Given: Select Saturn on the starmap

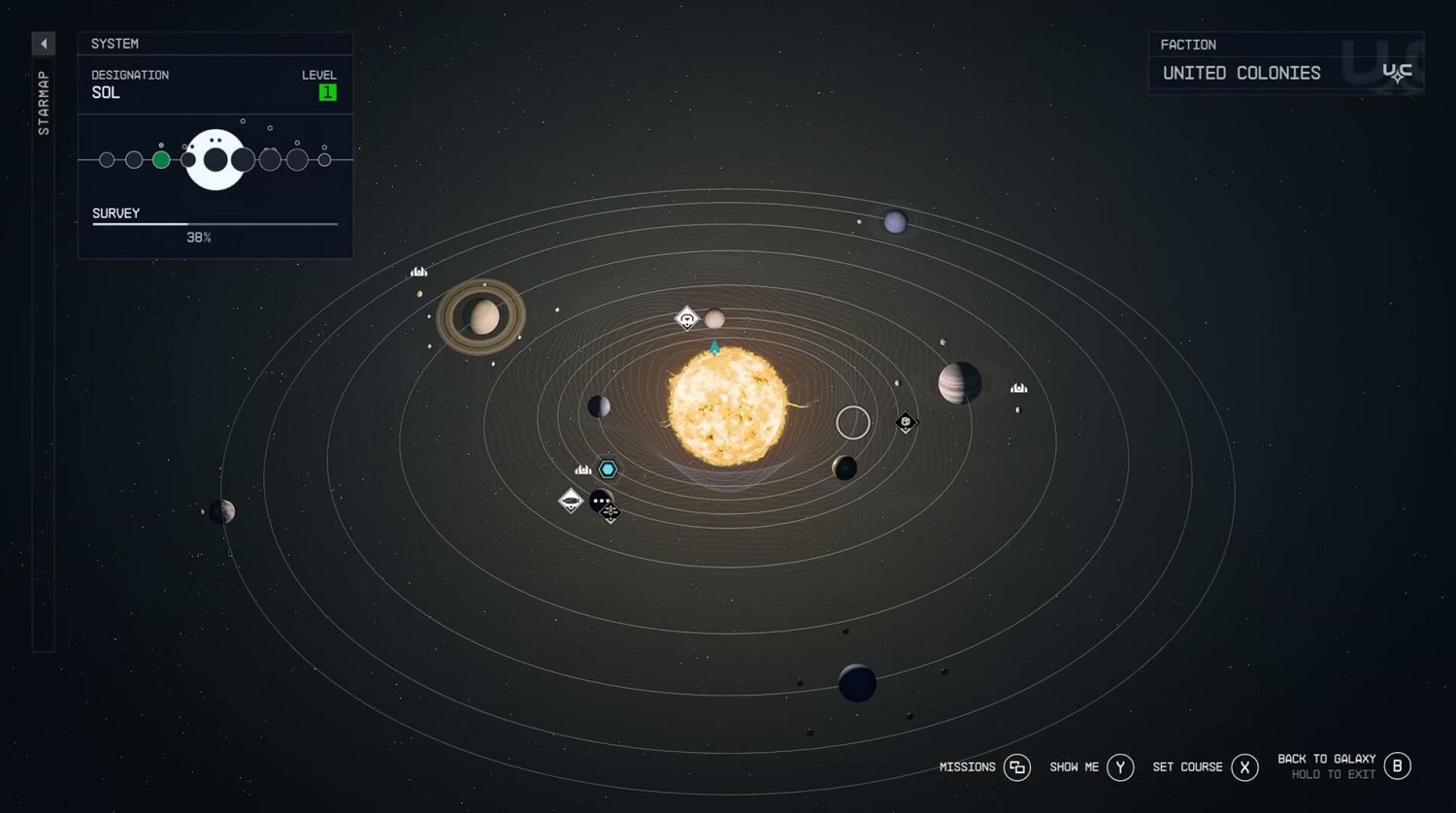Looking at the screenshot, I should (x=482, y=315).
